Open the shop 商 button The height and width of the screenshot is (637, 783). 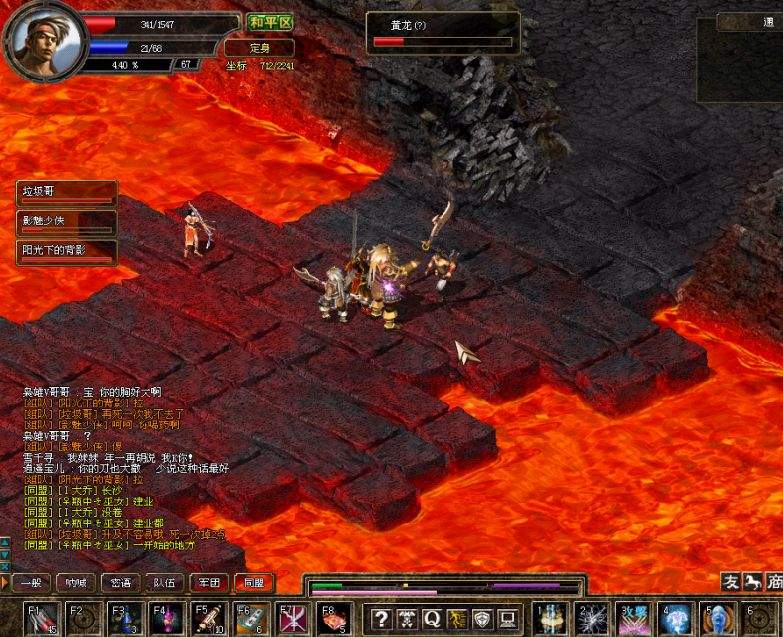(773, 582)
